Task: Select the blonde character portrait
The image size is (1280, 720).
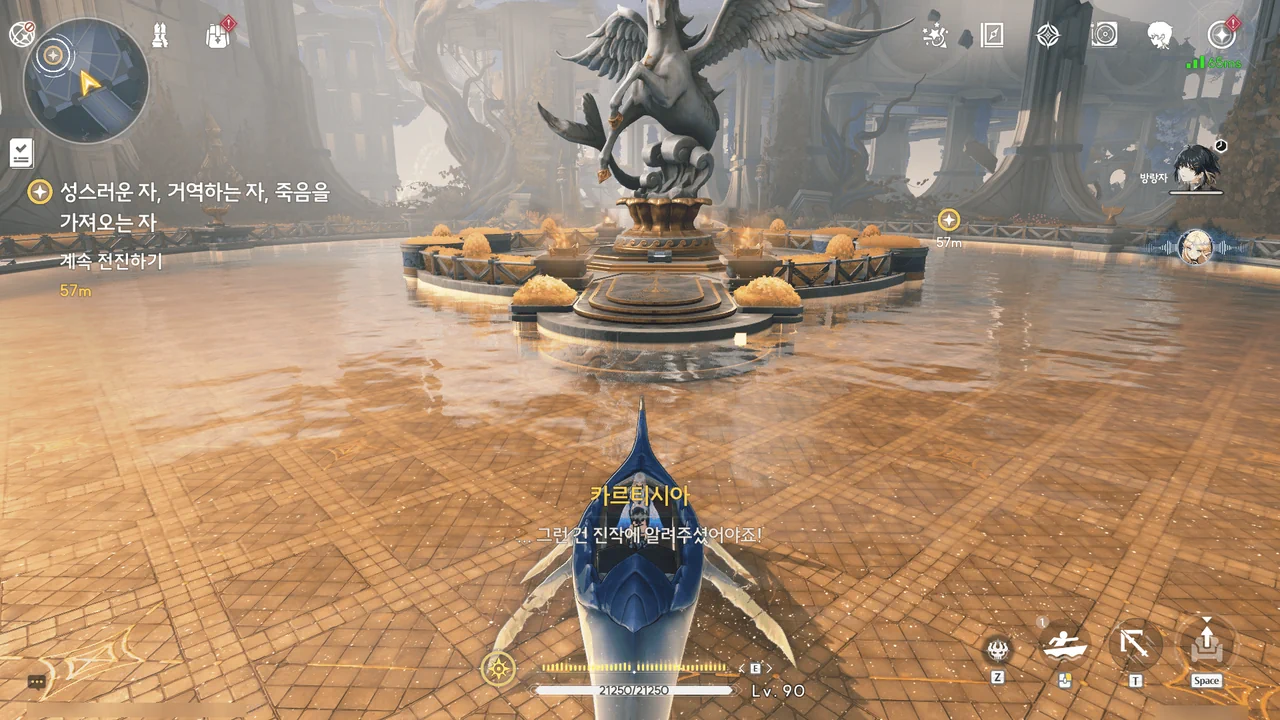Action: tap(1196, 246)
